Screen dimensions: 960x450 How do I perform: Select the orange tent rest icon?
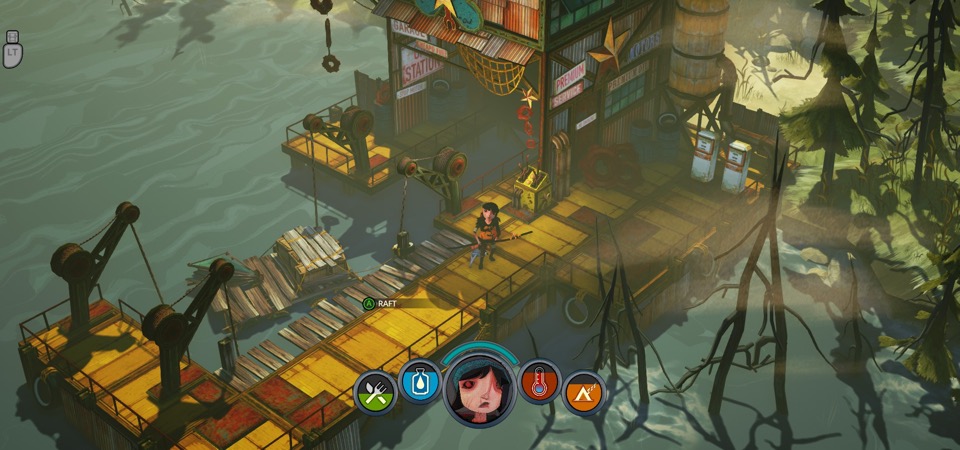tap(584, 392)
